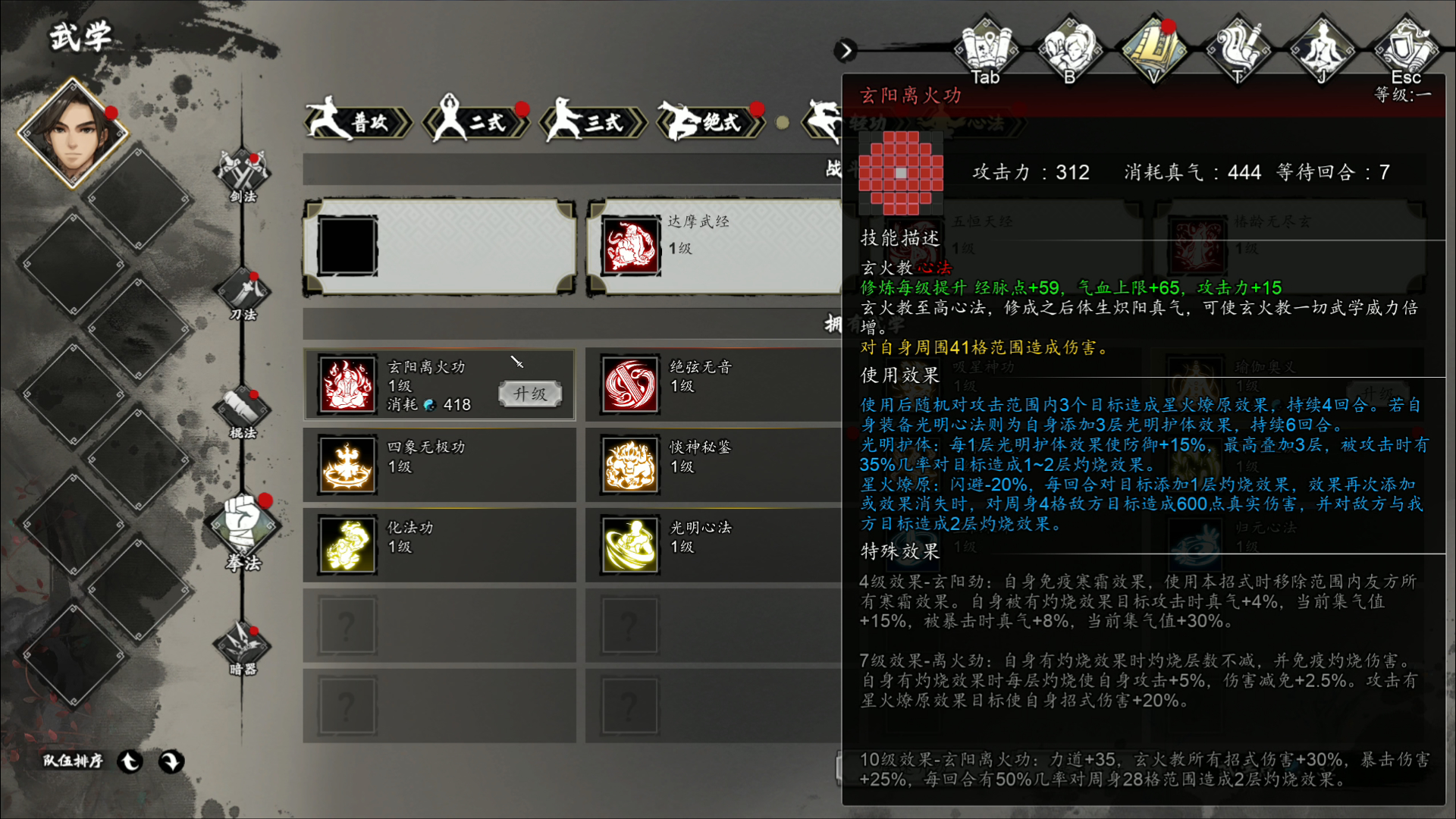Select the 四象无极功 skill icon
The height and width of the screenshot is (819, 1456).
(x=347, y=464)
